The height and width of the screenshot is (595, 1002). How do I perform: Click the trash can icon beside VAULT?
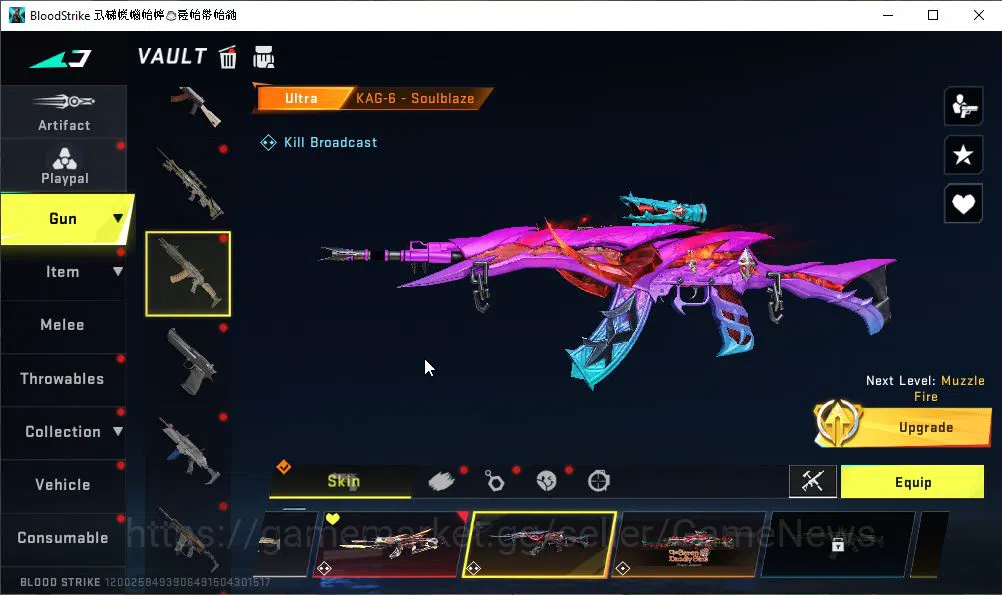pos(228,57)
